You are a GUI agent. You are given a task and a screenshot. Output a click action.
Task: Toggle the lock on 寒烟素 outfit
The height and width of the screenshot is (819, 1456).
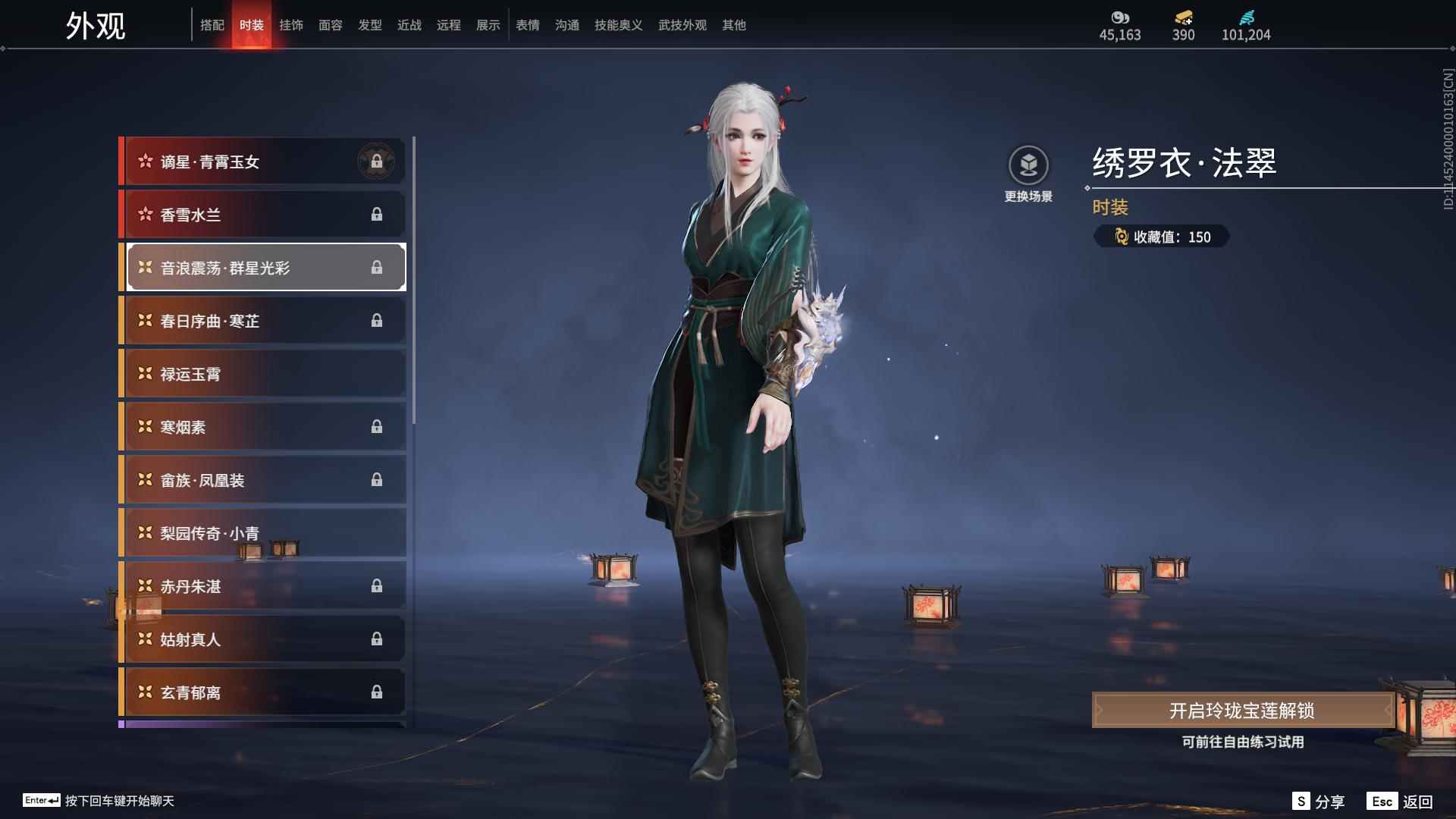click(377, 426)
